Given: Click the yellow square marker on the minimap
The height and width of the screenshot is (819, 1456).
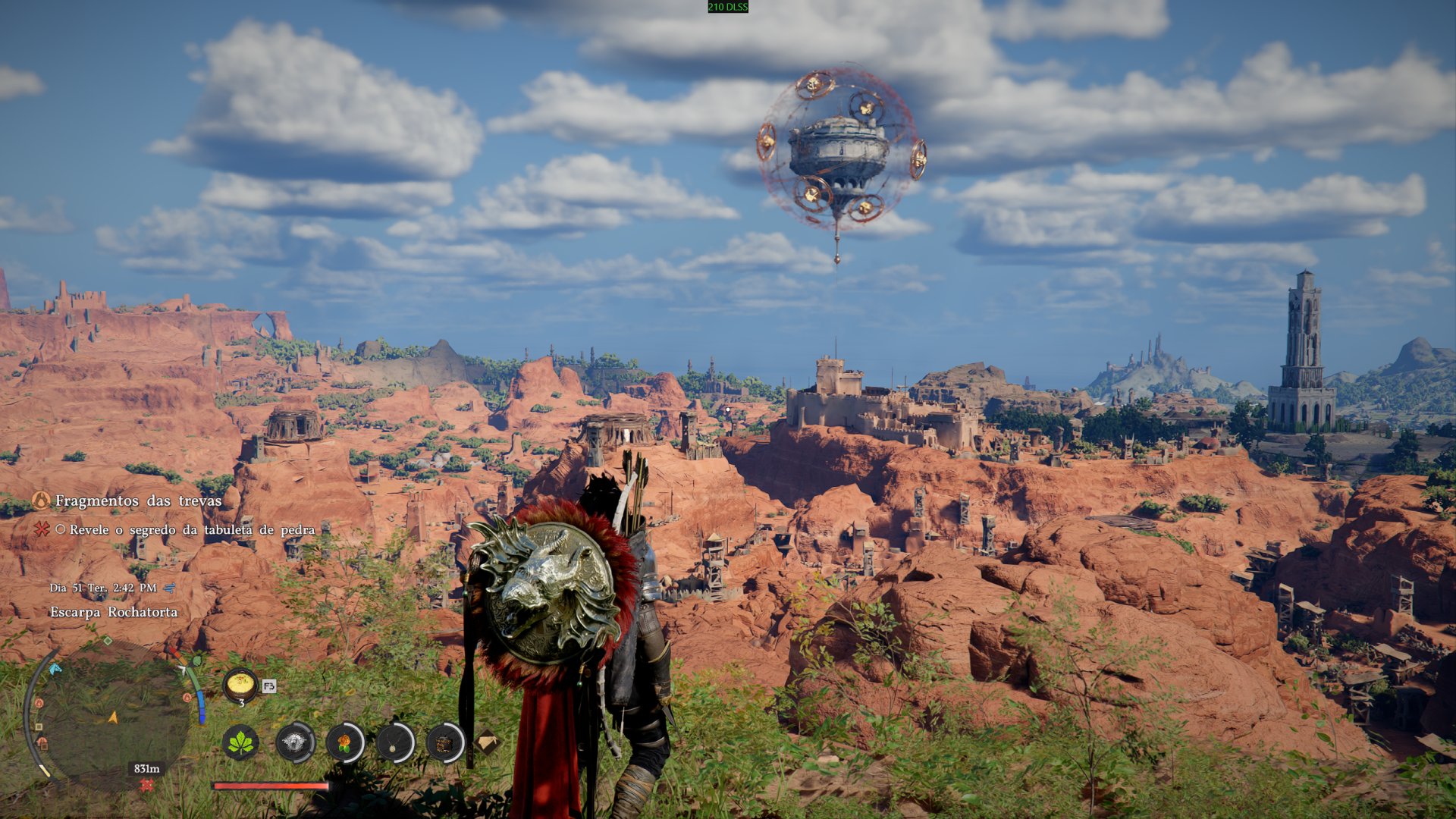Looking at the screenshot, I should [x=39, y=726].
